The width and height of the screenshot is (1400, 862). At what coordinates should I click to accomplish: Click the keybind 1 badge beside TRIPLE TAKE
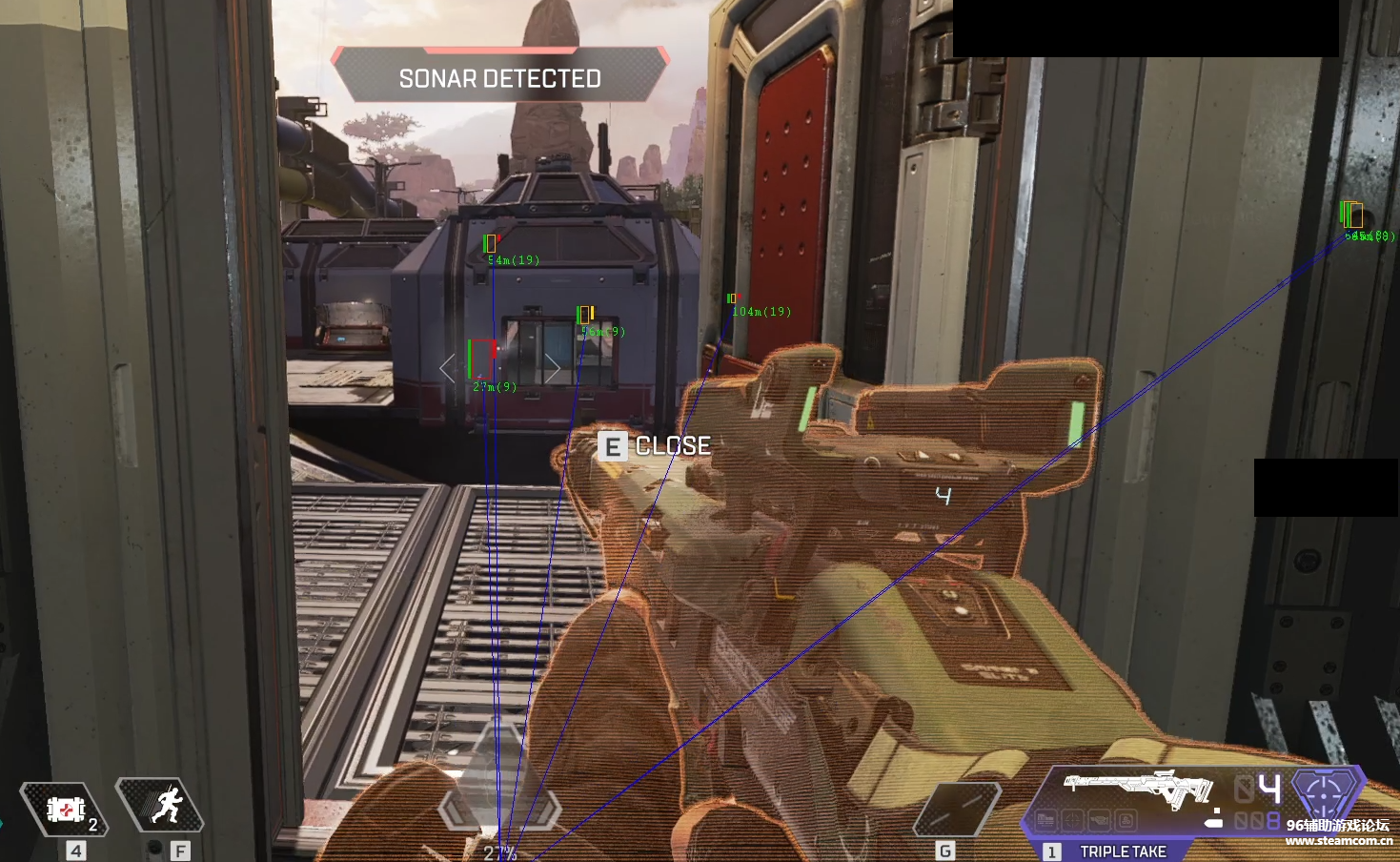pos(1050,851)
